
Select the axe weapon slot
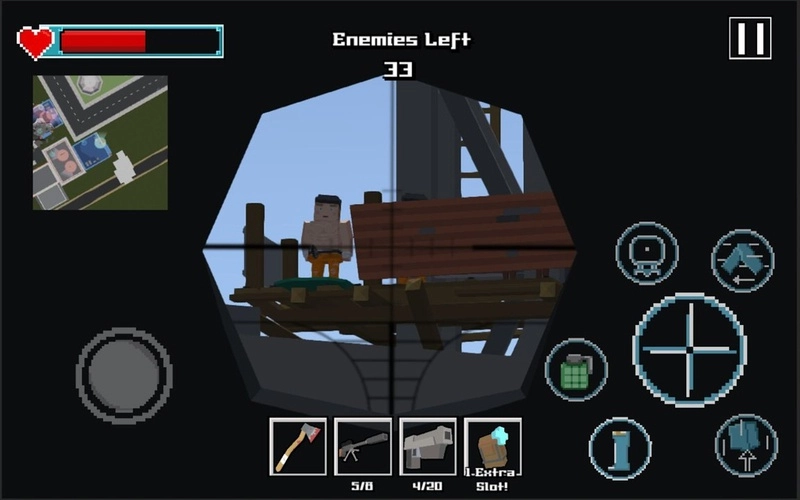pyautogui.click(x=298, y=445)
